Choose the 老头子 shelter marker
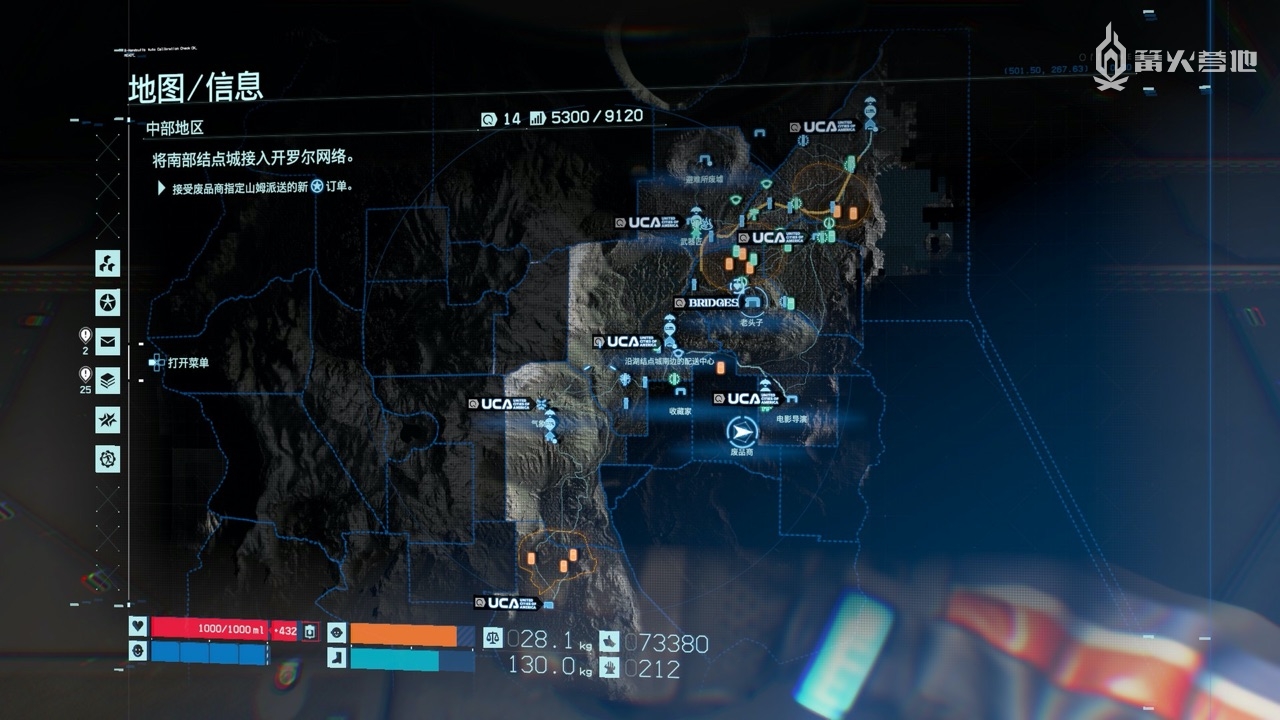This screenshot has width=1280, height=720. tap(753, 301)
